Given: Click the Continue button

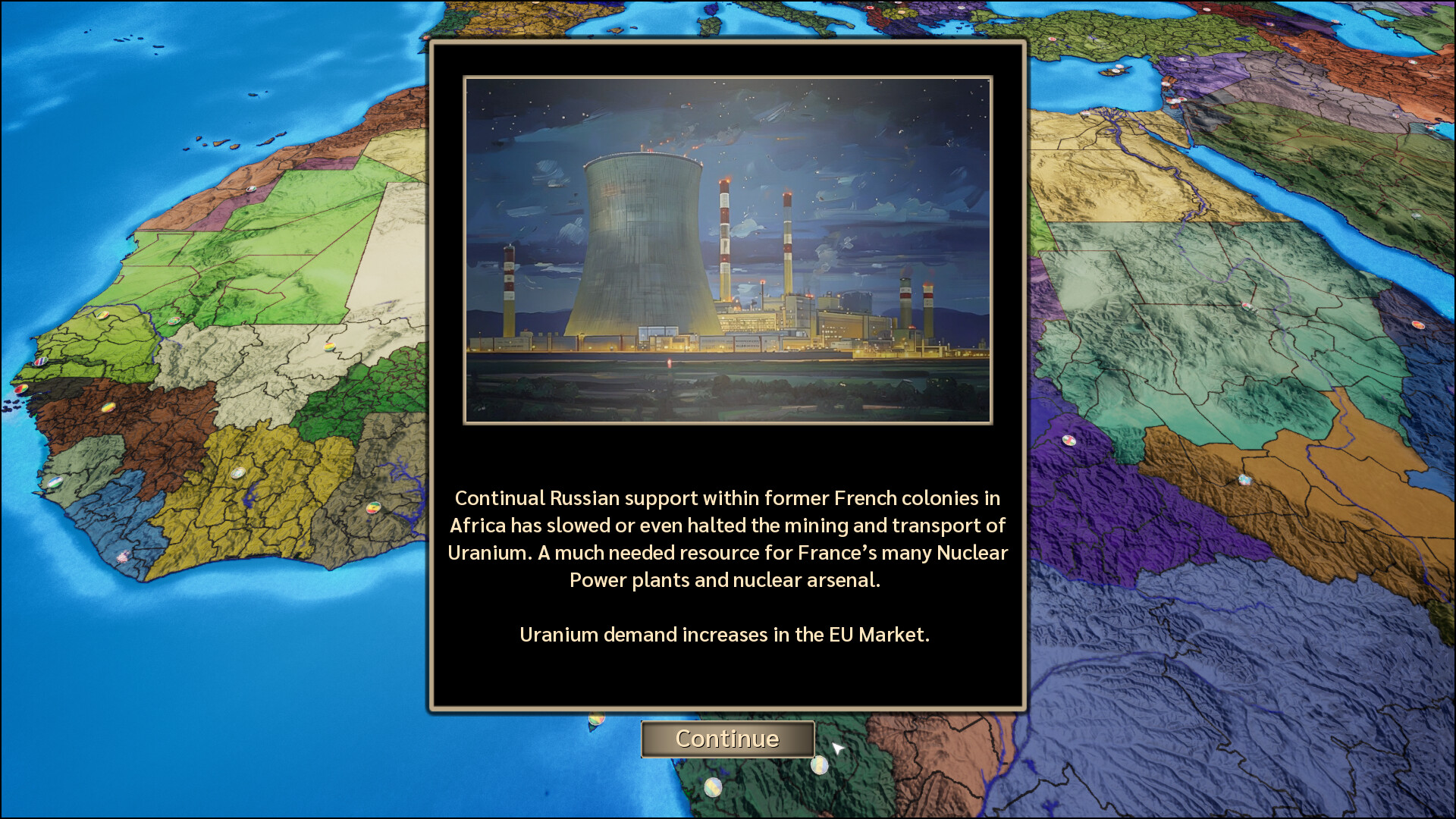Looking at the screenshot, I should point(727,739).
